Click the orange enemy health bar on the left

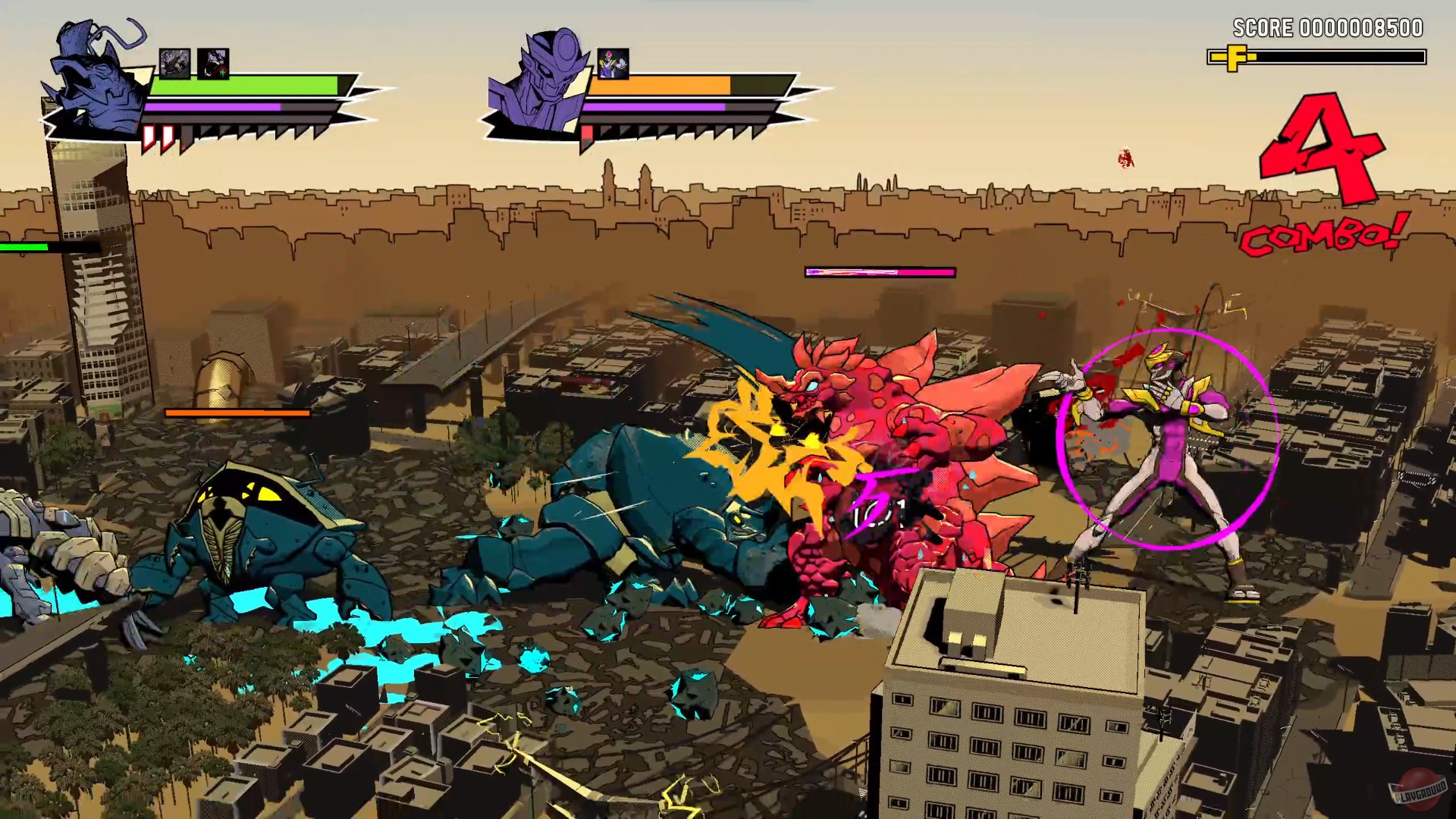pyautogui.click(x=237, y=414)
